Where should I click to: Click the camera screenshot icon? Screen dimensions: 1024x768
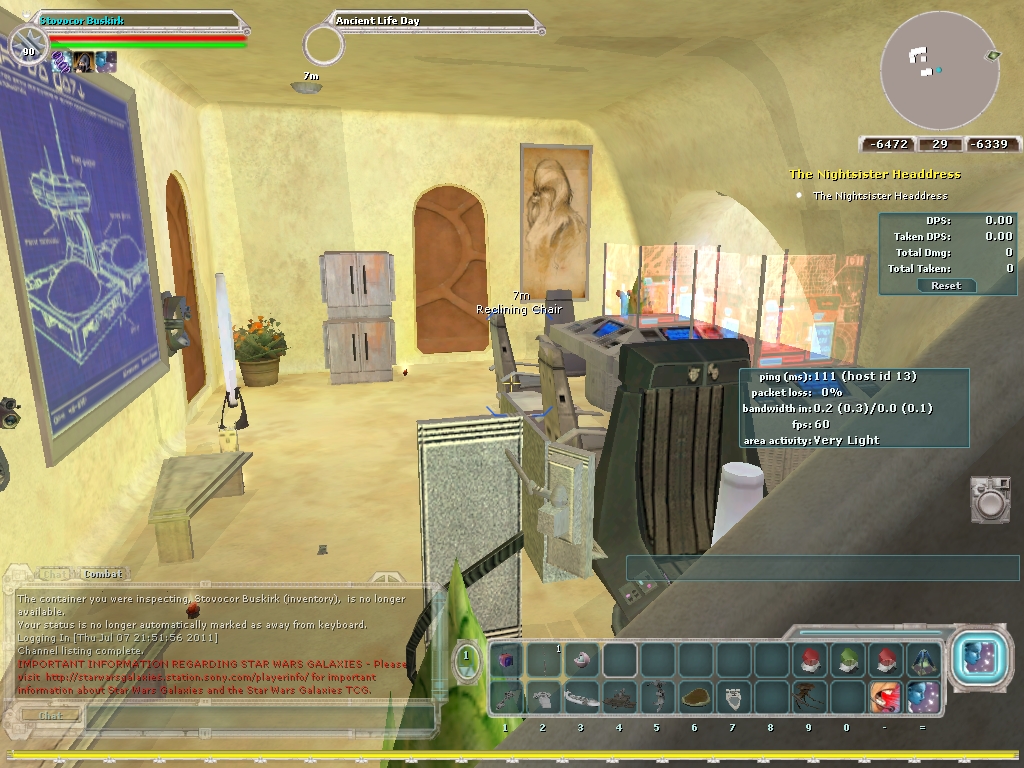coord(991,498)
